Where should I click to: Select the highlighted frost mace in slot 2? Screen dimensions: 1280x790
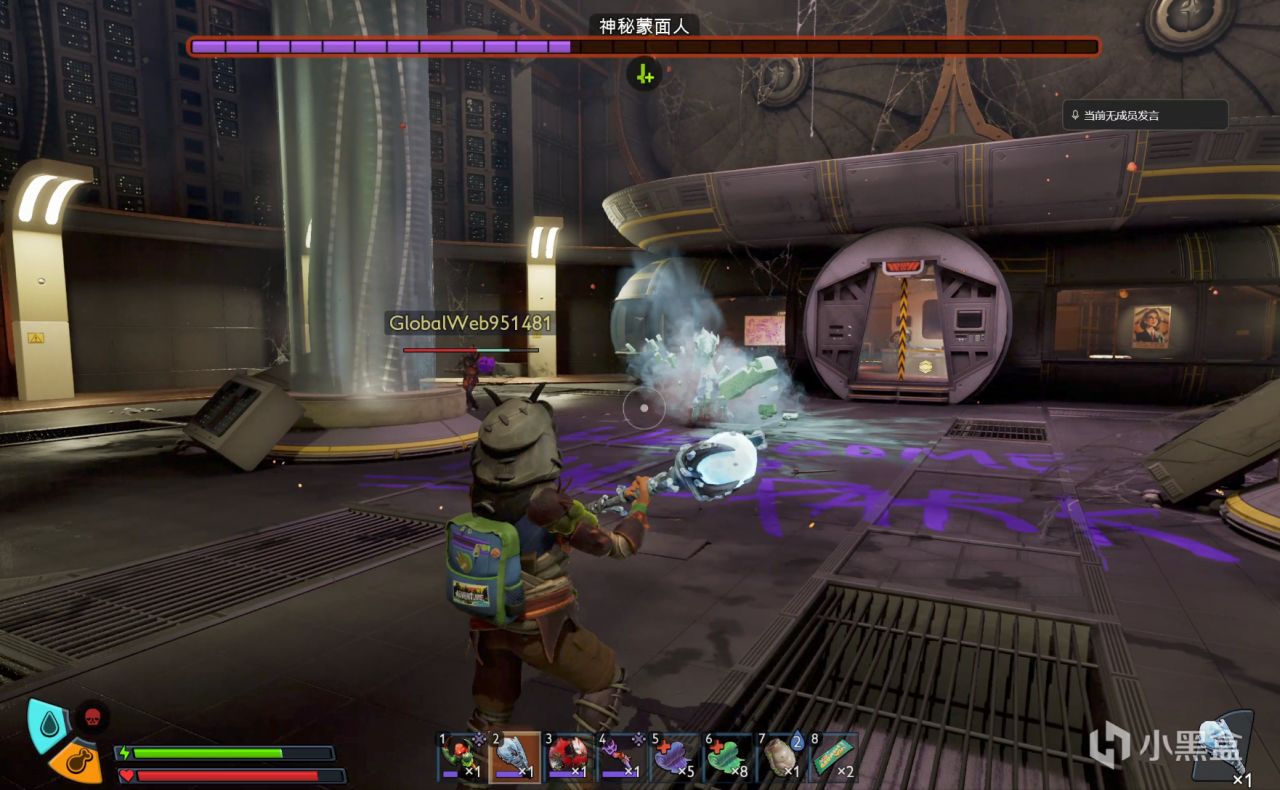pos(514,757)
